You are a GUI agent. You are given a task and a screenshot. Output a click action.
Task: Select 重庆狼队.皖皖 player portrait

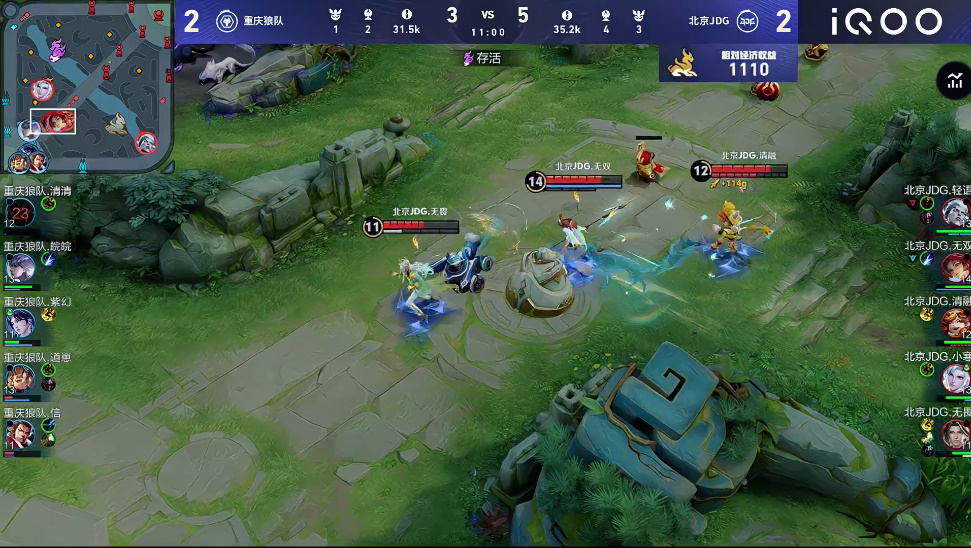(20, 267)
